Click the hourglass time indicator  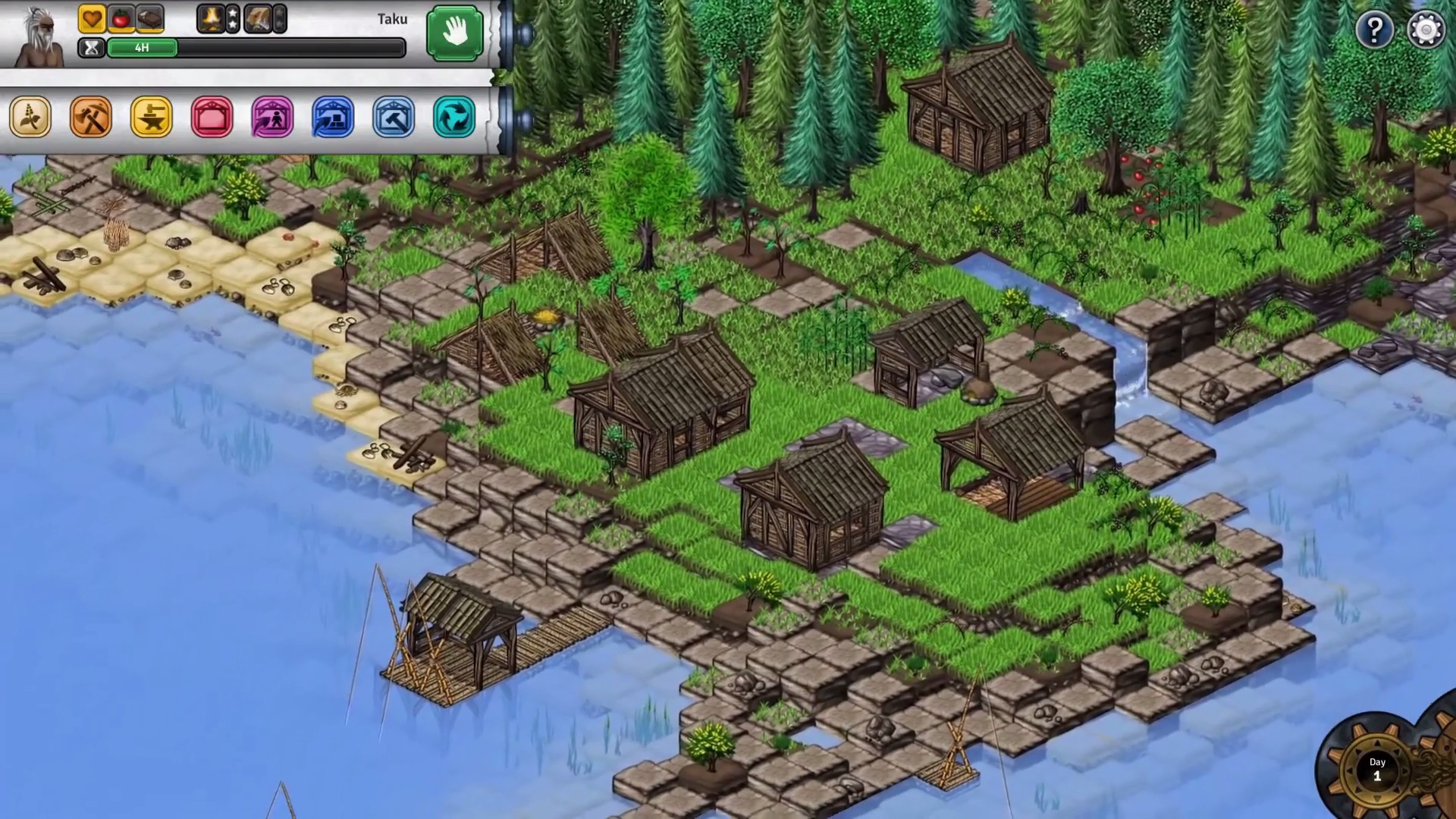pos(91,48)
